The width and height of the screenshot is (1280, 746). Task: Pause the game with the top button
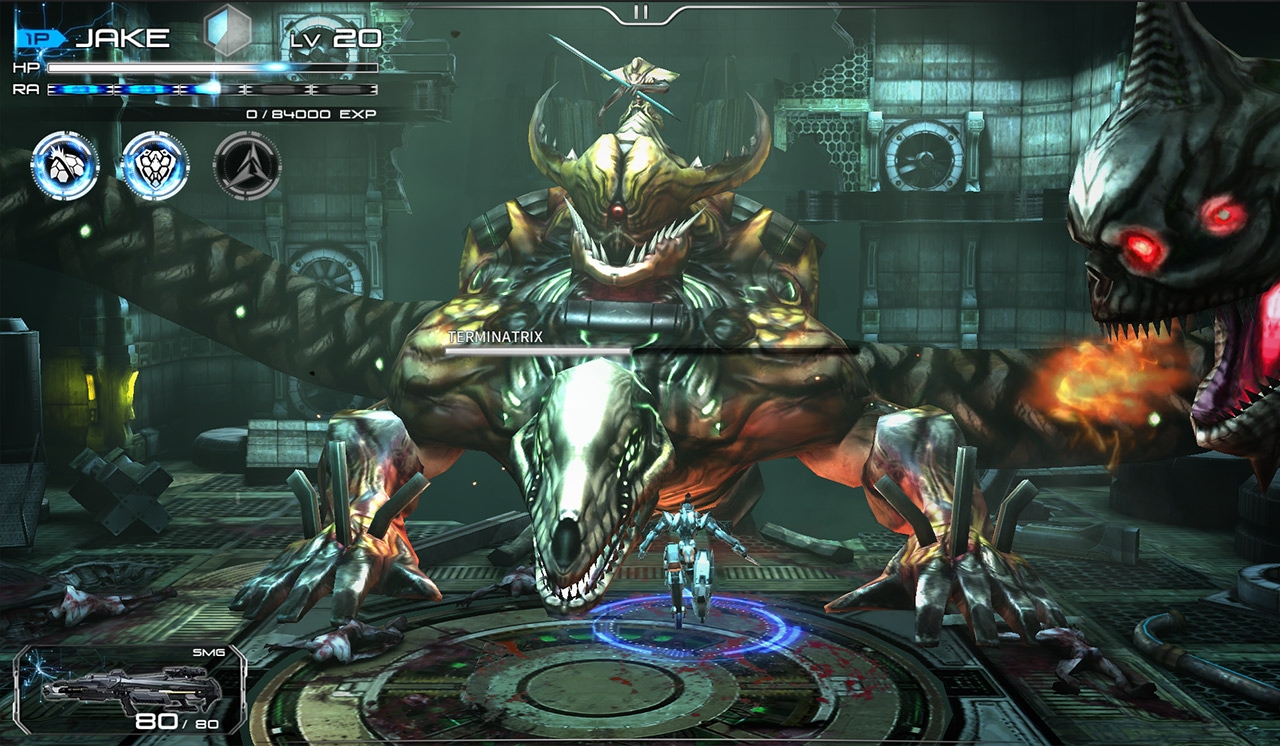[641, 12]
